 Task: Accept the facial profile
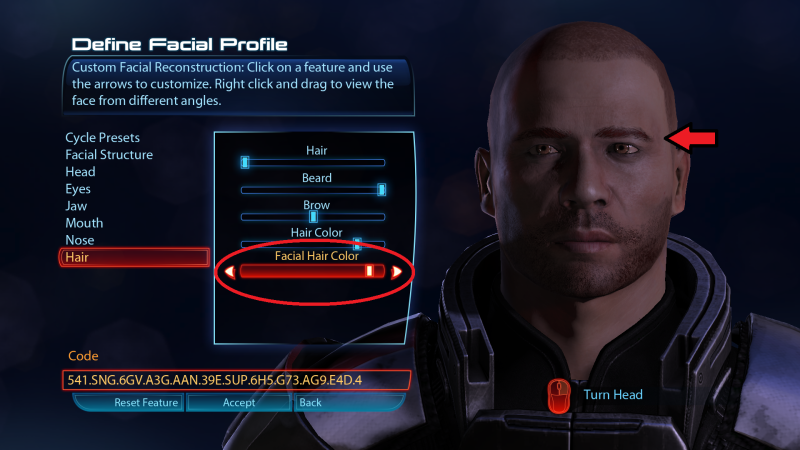pos(239,402)
